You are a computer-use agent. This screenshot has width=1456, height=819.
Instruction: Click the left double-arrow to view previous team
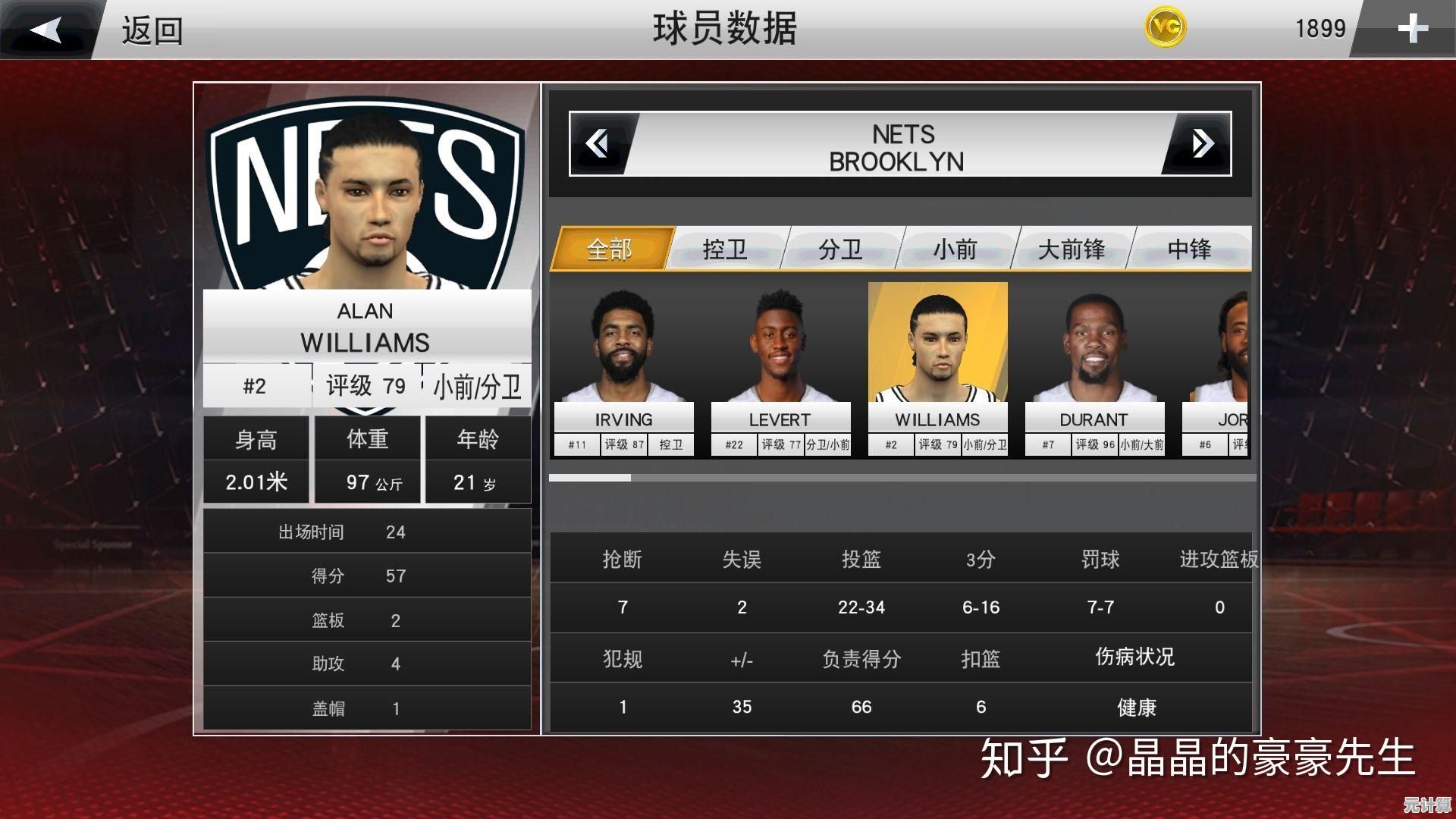[x=599, y=144]
